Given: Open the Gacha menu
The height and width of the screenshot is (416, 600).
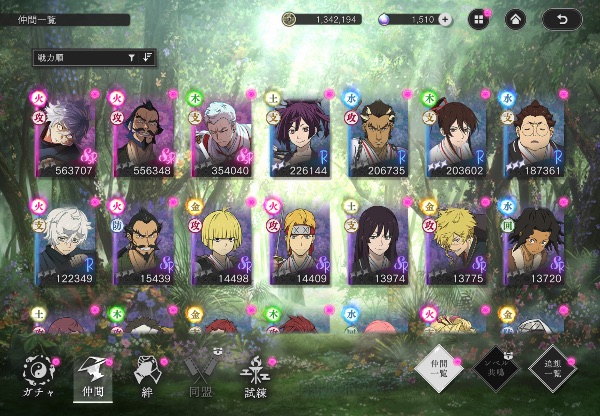Looking at the screenshot, I should 37,379.
